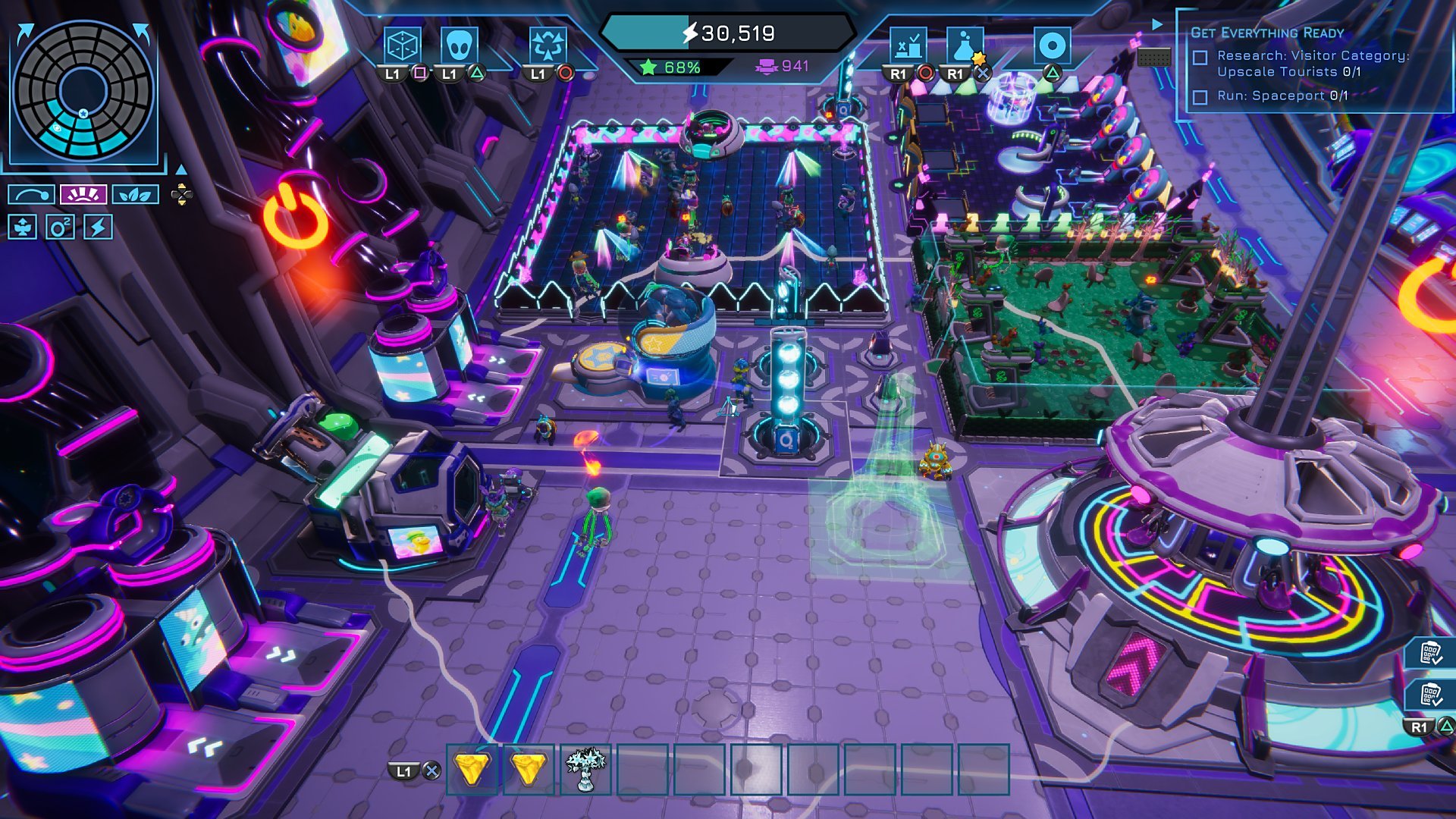Switch to the Sub Deck tab
The image size is (1456, 819).
click(31, 195)
